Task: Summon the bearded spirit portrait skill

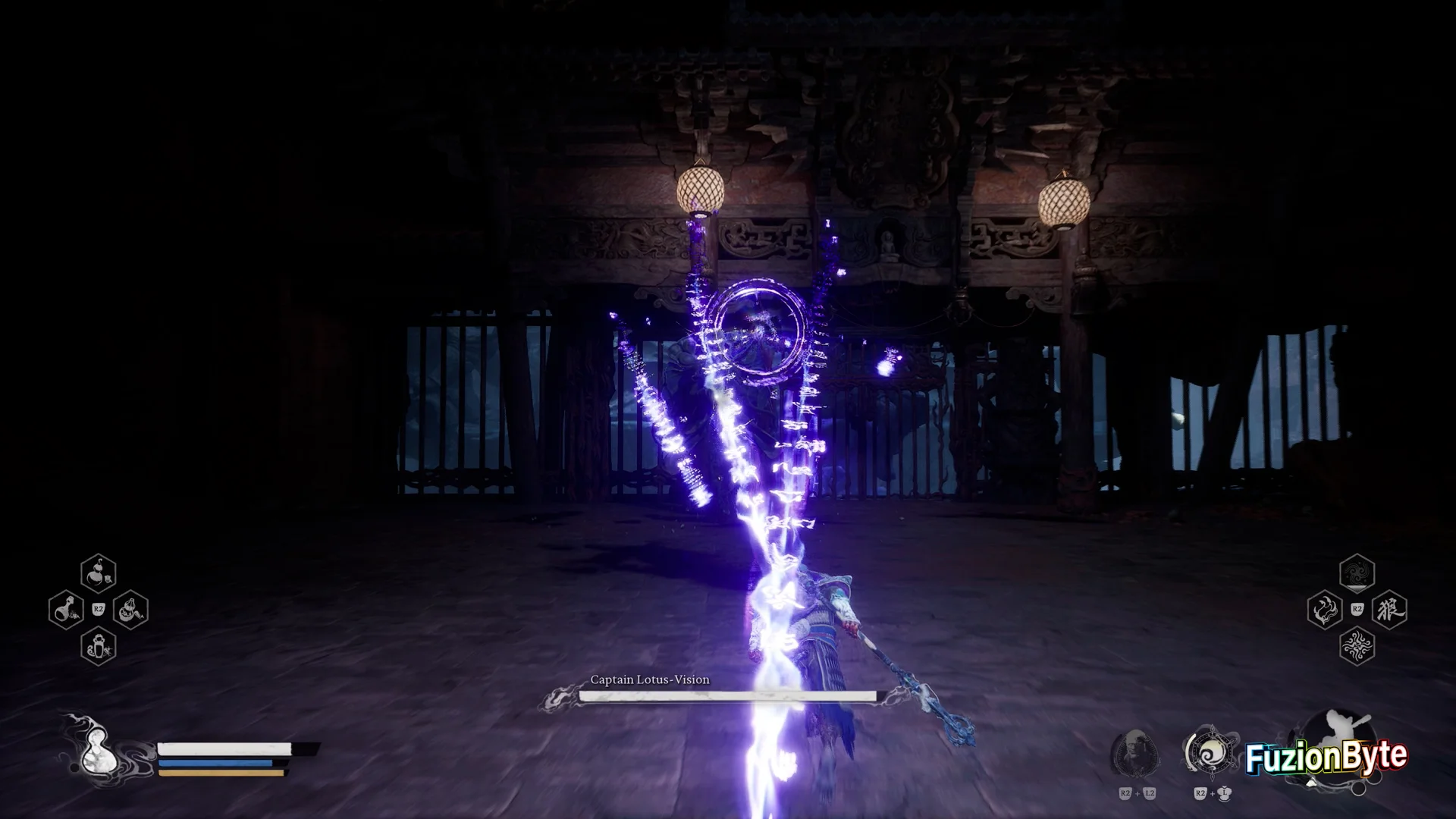Action: (x=1135, y=752)
